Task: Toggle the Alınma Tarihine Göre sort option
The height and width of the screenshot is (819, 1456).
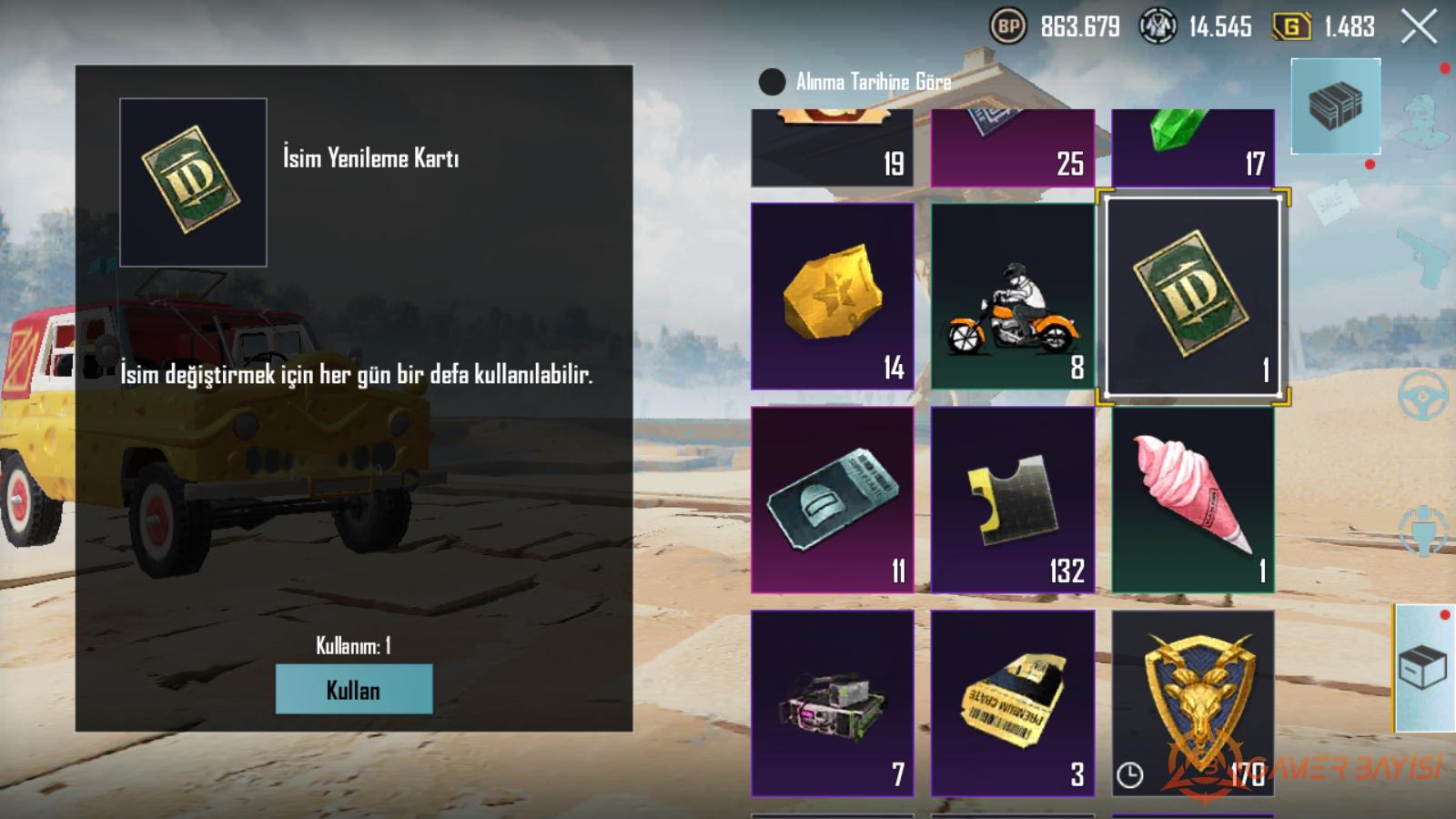Action: (x=772, y=82)
